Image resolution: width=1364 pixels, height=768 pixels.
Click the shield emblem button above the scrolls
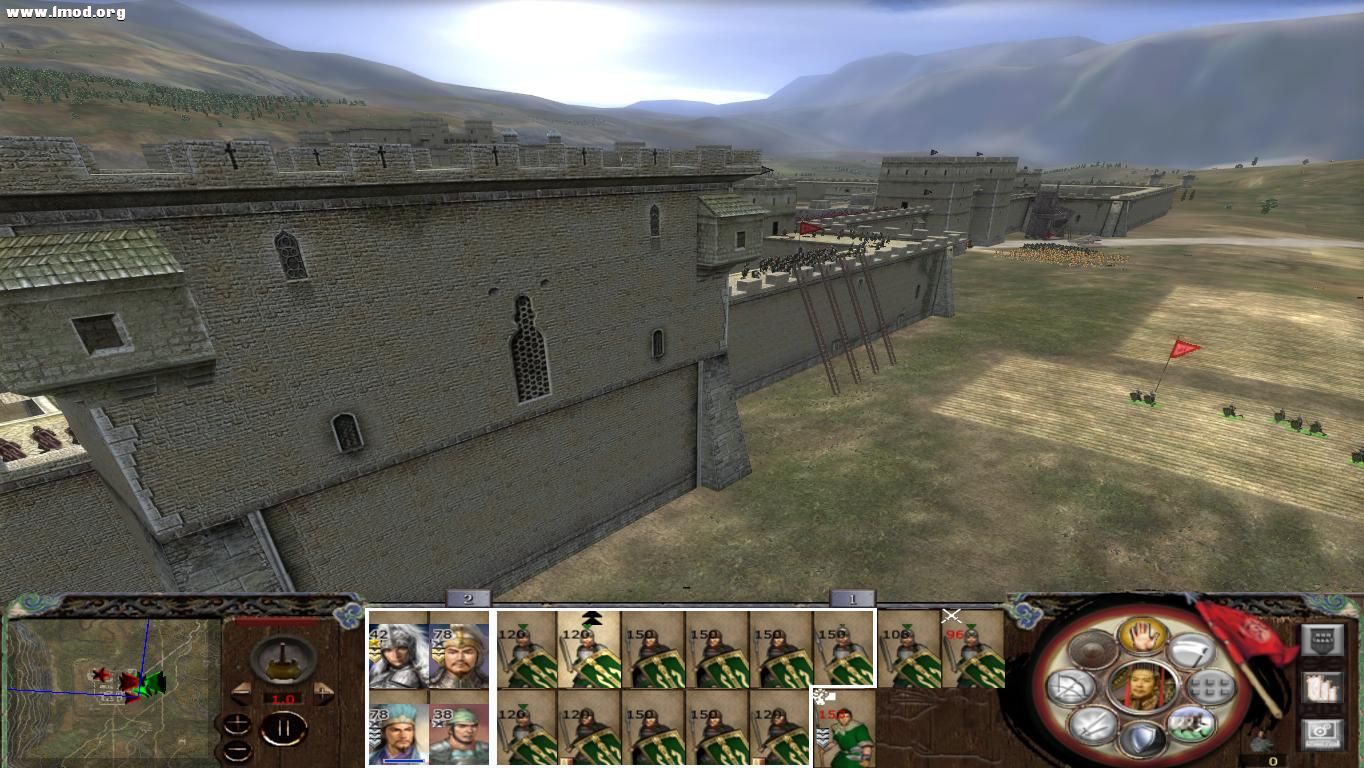1325,640
